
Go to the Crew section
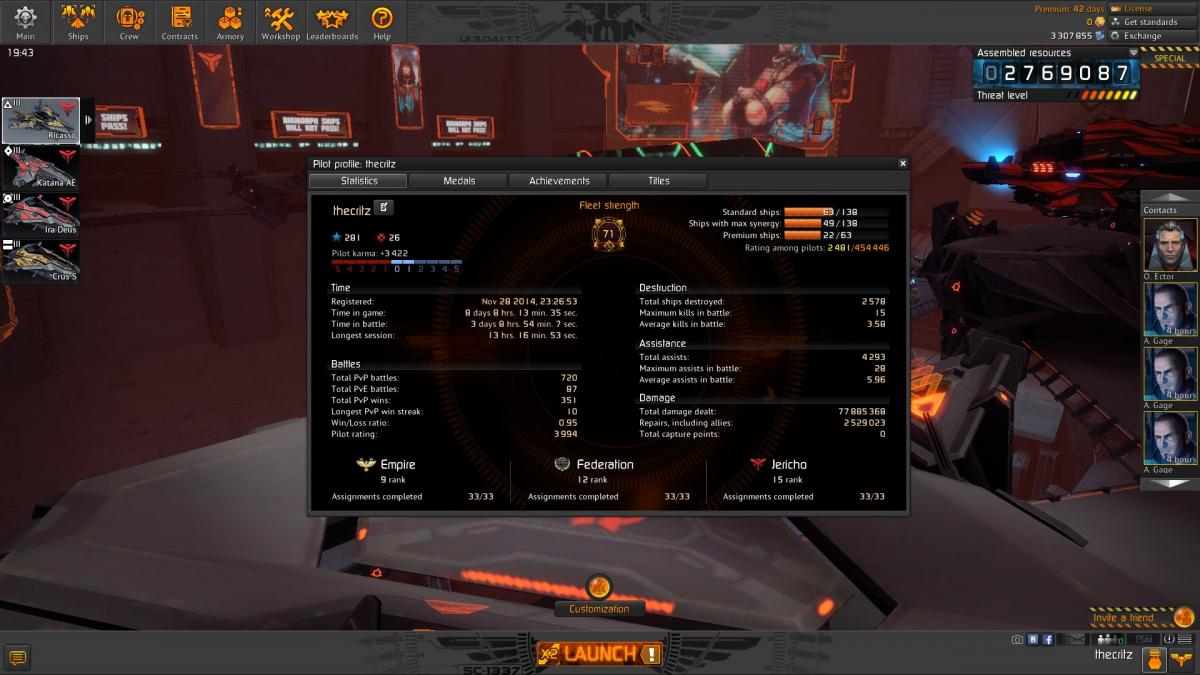tap(129, 22)
